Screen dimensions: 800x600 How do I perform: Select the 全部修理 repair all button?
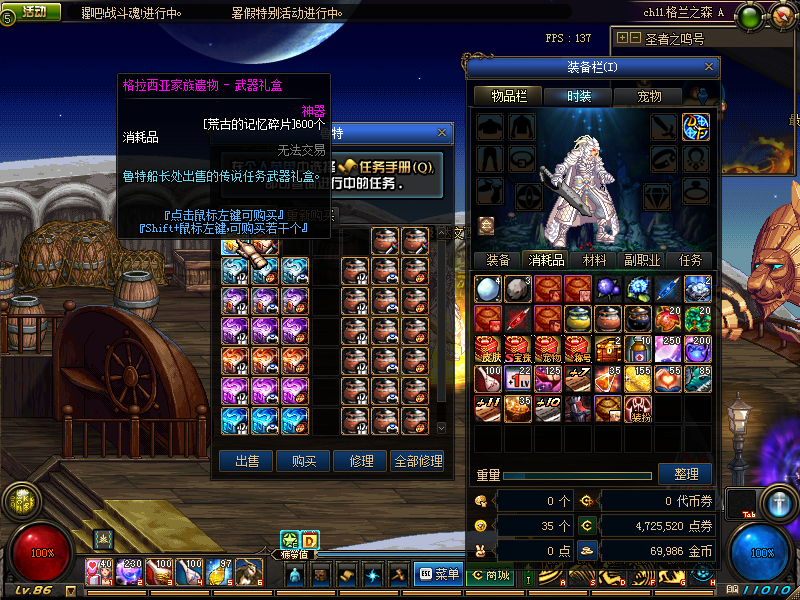point(417,461)
